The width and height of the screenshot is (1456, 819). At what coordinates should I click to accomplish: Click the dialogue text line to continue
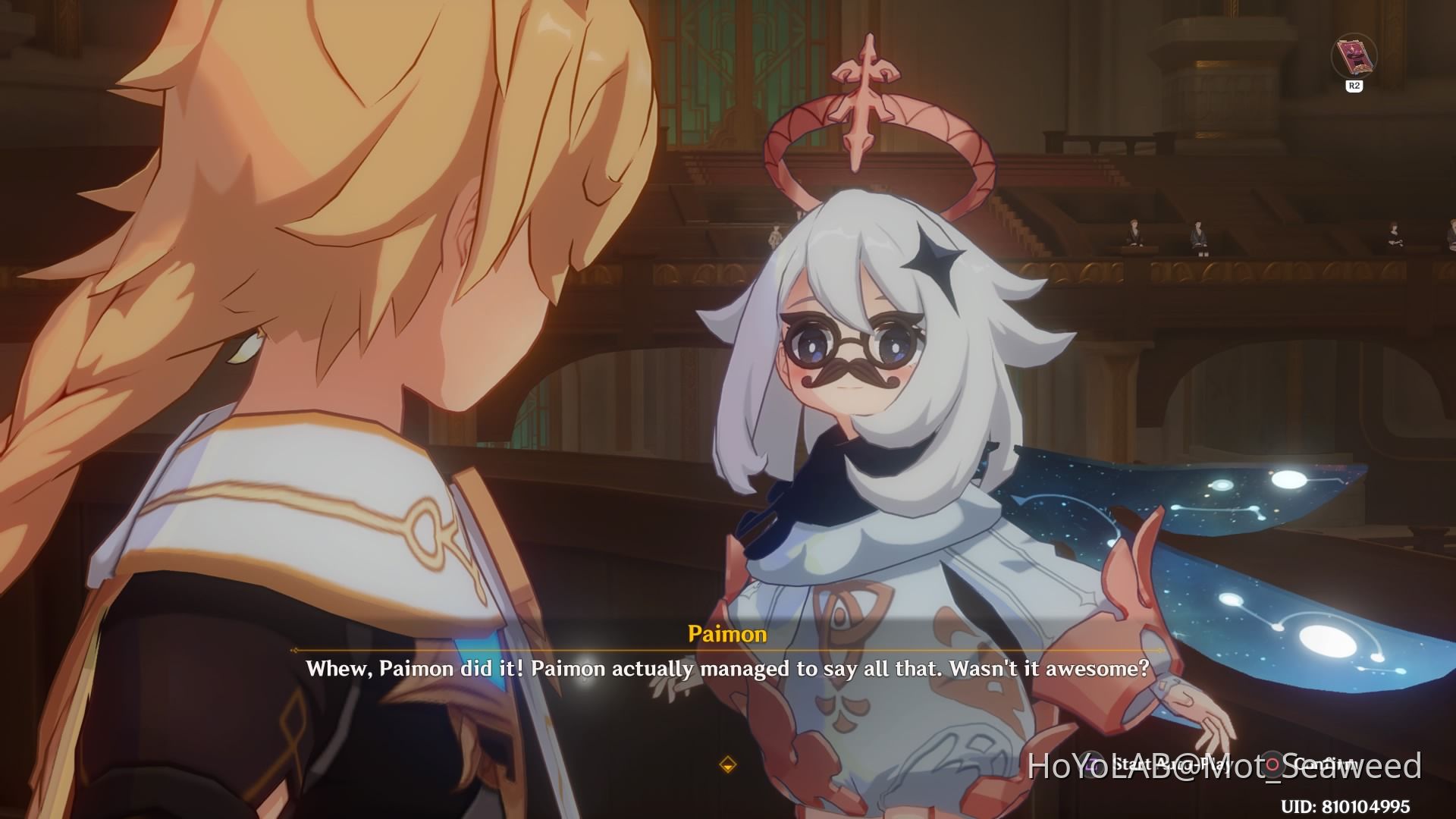click(x=726, y=670)
